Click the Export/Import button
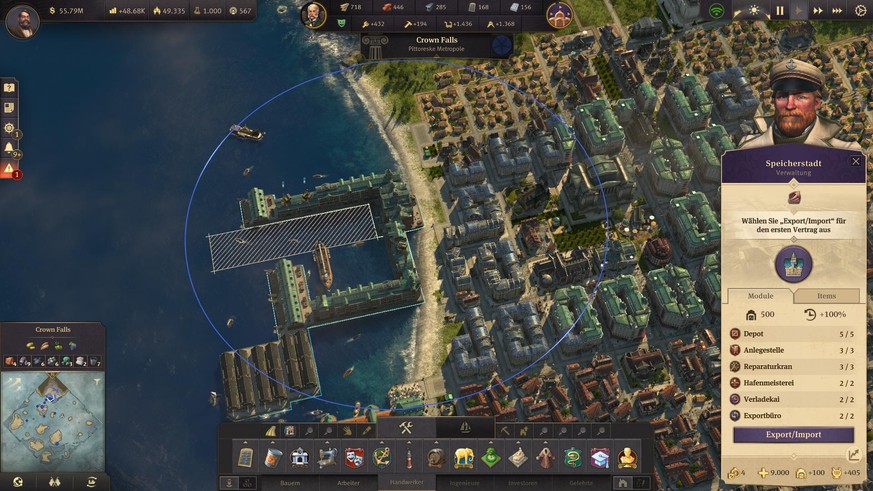This screenshot has width=873, height=491. pos(793,435)
